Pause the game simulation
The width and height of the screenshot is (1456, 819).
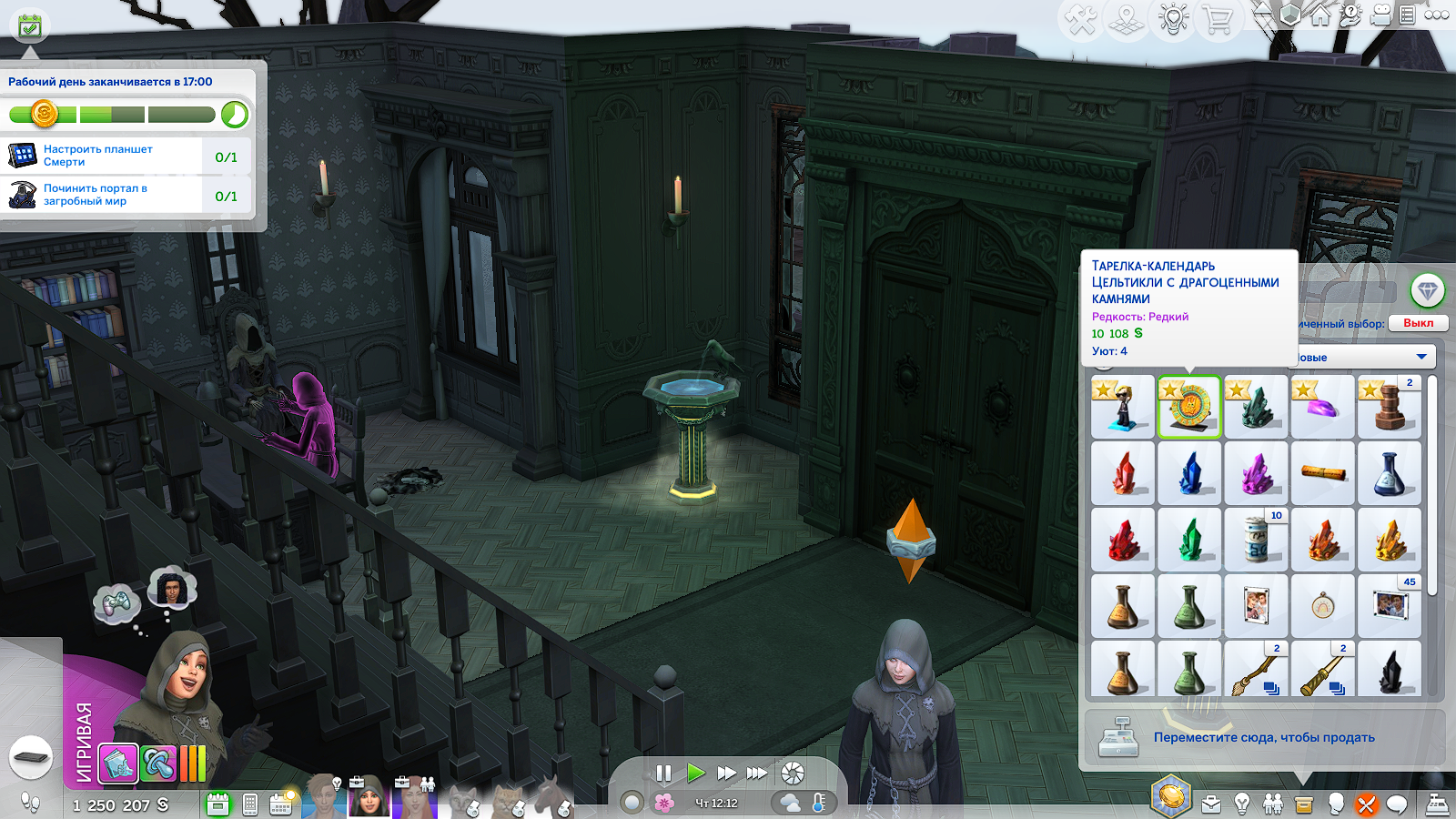click(663, 773)
